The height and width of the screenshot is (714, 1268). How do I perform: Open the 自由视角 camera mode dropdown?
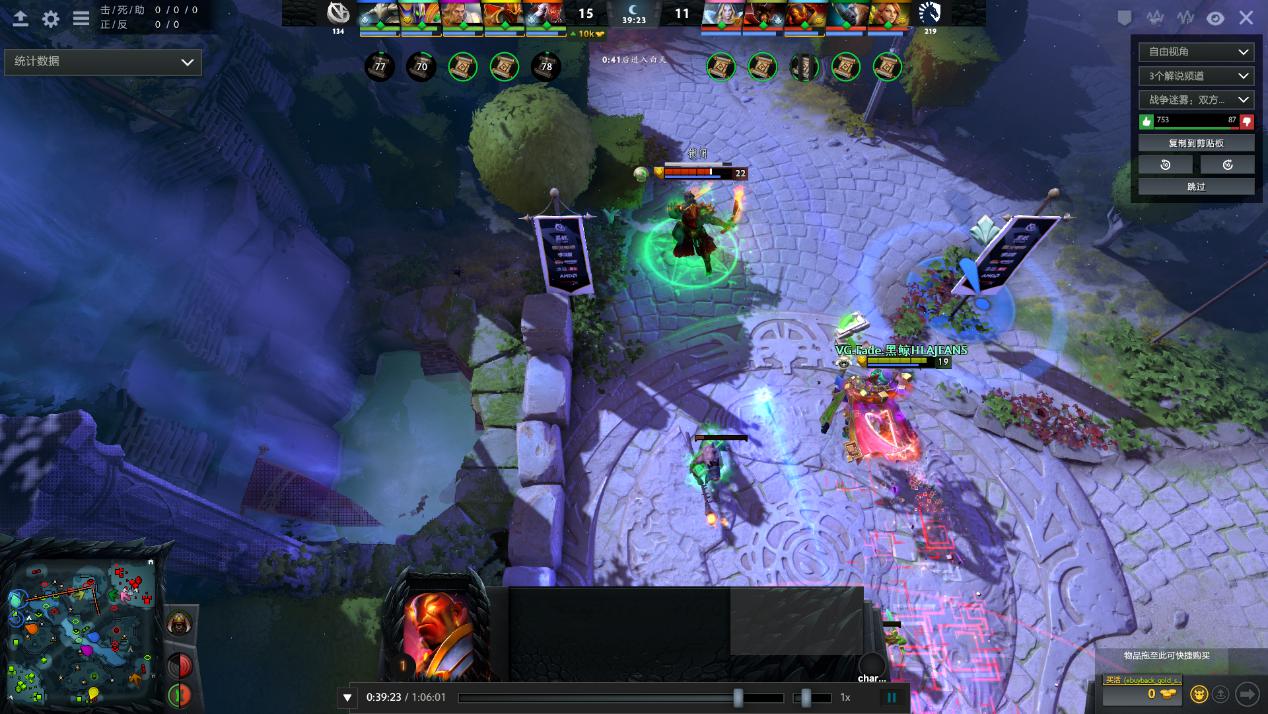pos(1196,52)
